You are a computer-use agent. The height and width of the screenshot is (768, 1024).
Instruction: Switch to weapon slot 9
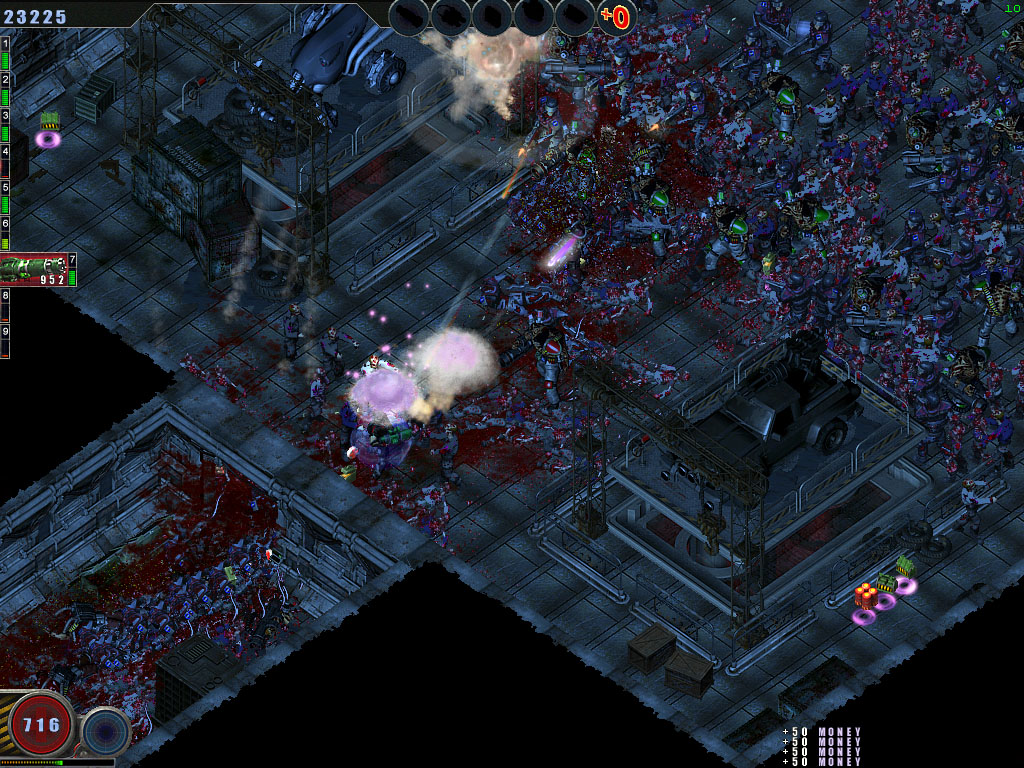pos(5,340)
